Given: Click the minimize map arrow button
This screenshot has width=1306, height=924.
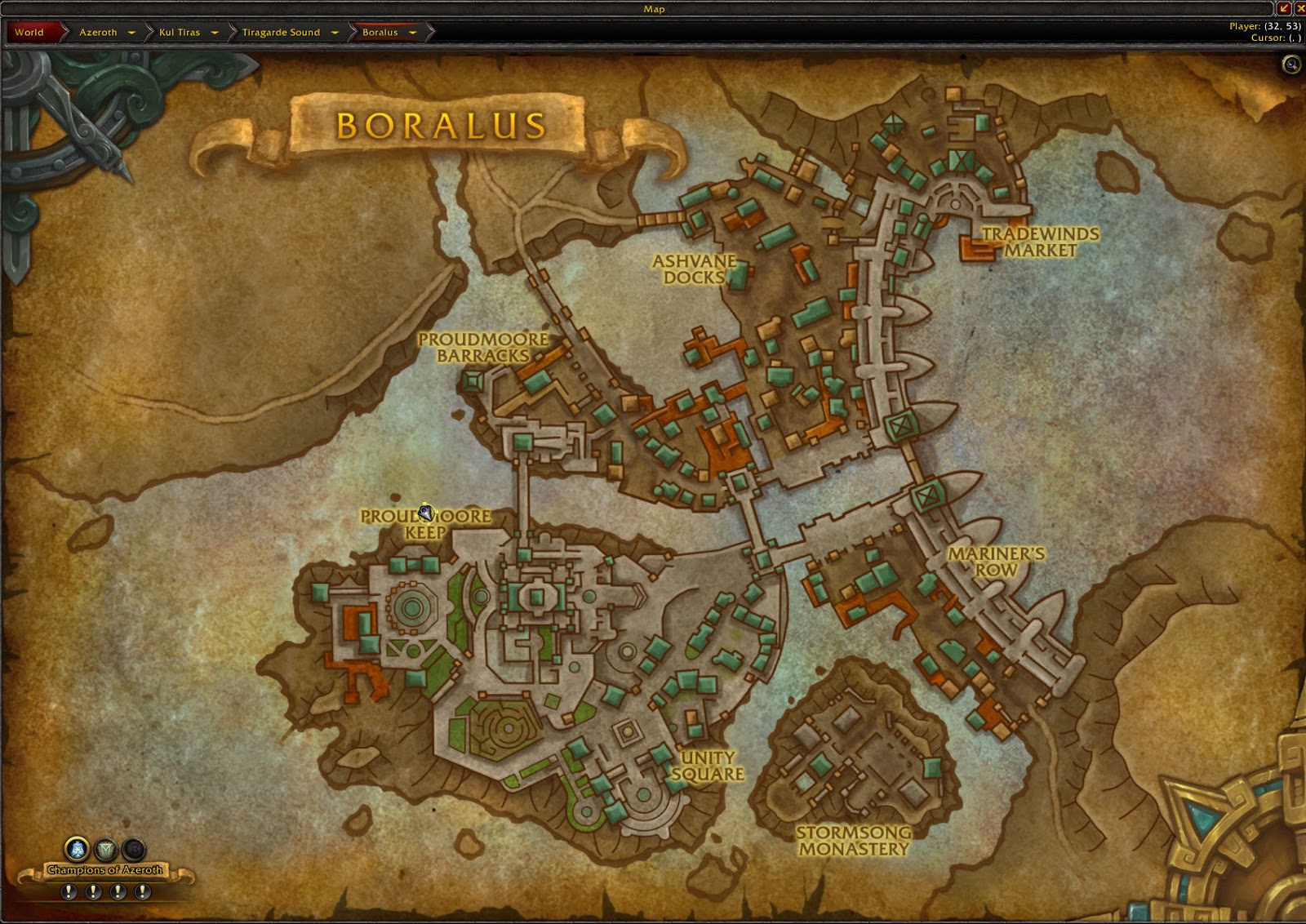Looking at the screenshot, I should coord(1283,9).
